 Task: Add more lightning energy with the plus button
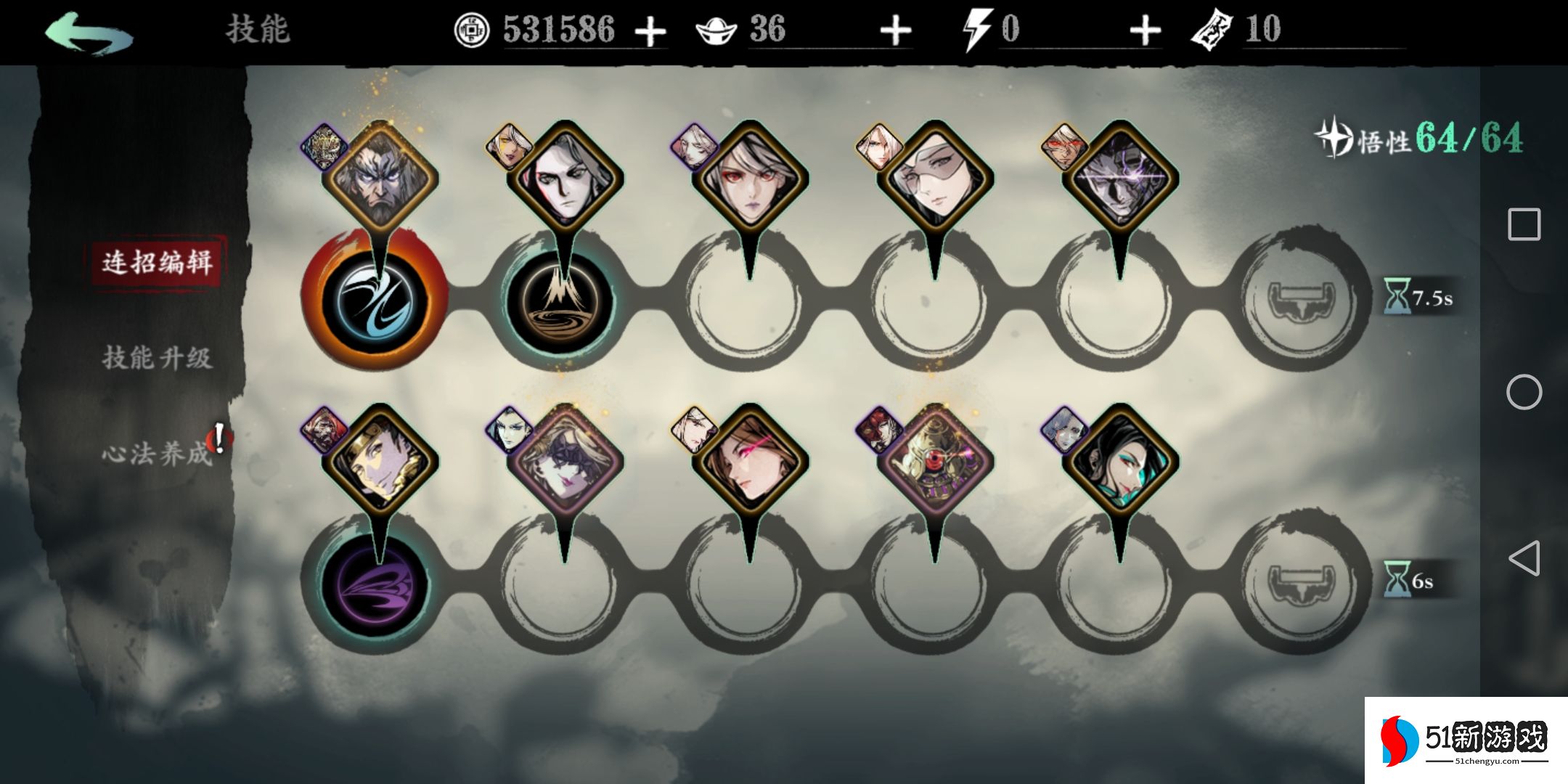(1145, 31)
